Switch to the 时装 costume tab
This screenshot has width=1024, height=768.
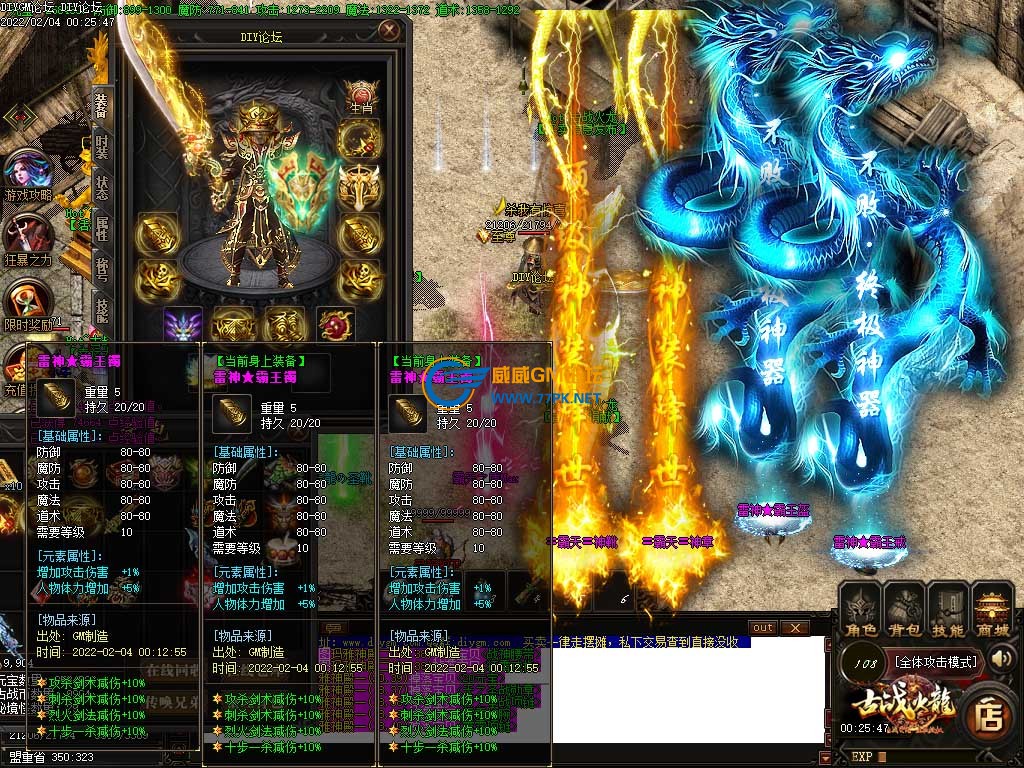point(102,146)
